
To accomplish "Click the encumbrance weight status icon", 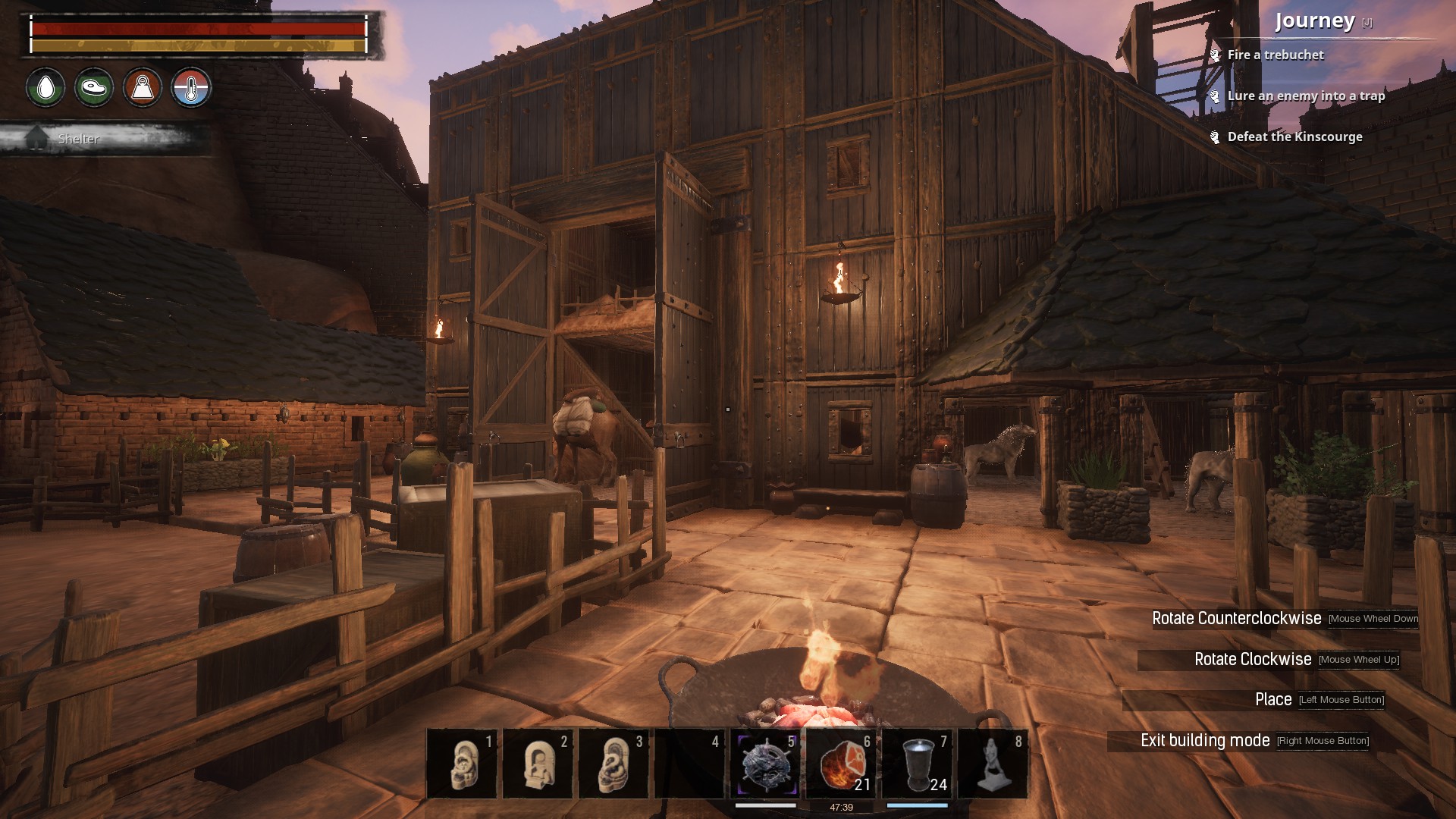I will [x=143, y=88].
